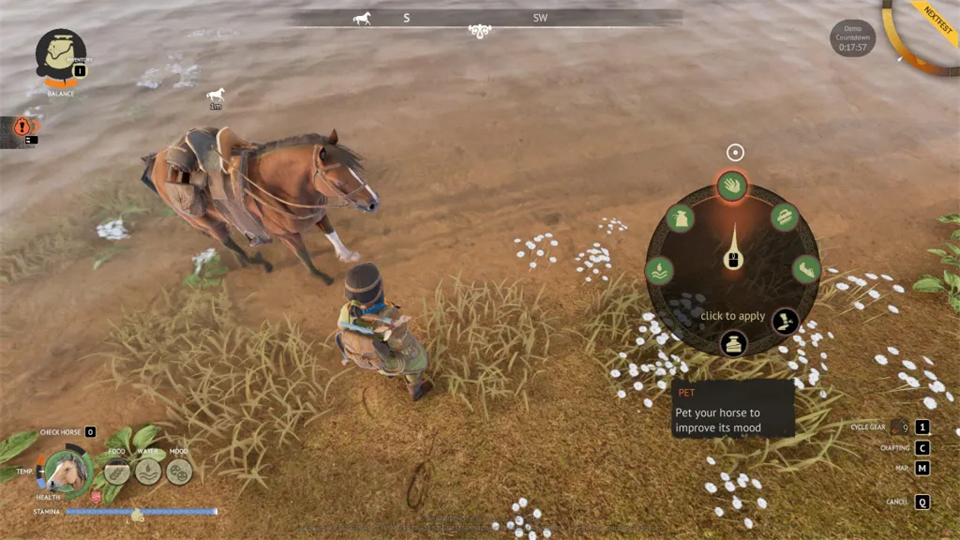This screenshot has width=960, height=540.
Task: Click the horse portrait health icon
Action: [x=67, y=472]
